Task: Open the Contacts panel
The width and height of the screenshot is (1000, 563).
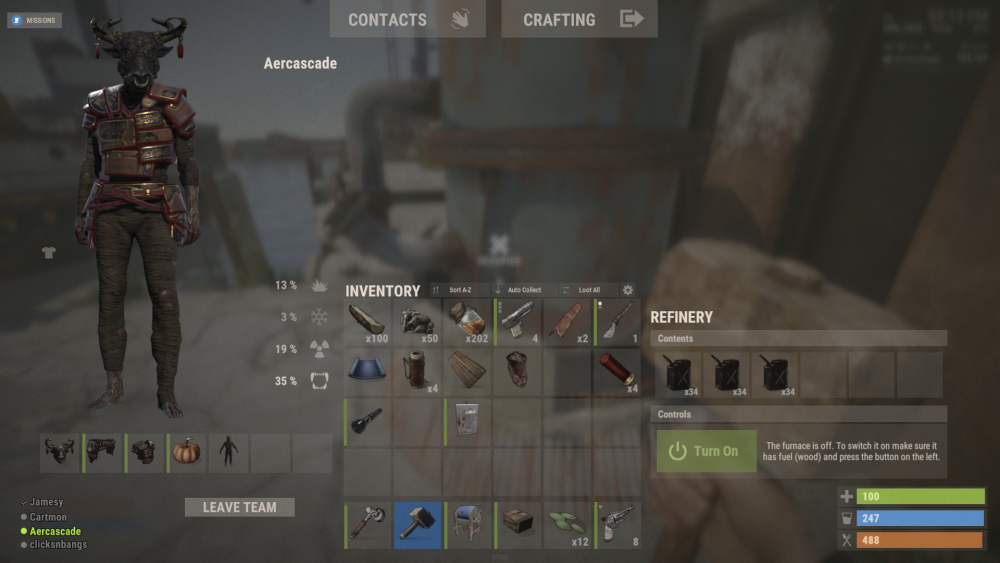Action: tap(407, 19)
